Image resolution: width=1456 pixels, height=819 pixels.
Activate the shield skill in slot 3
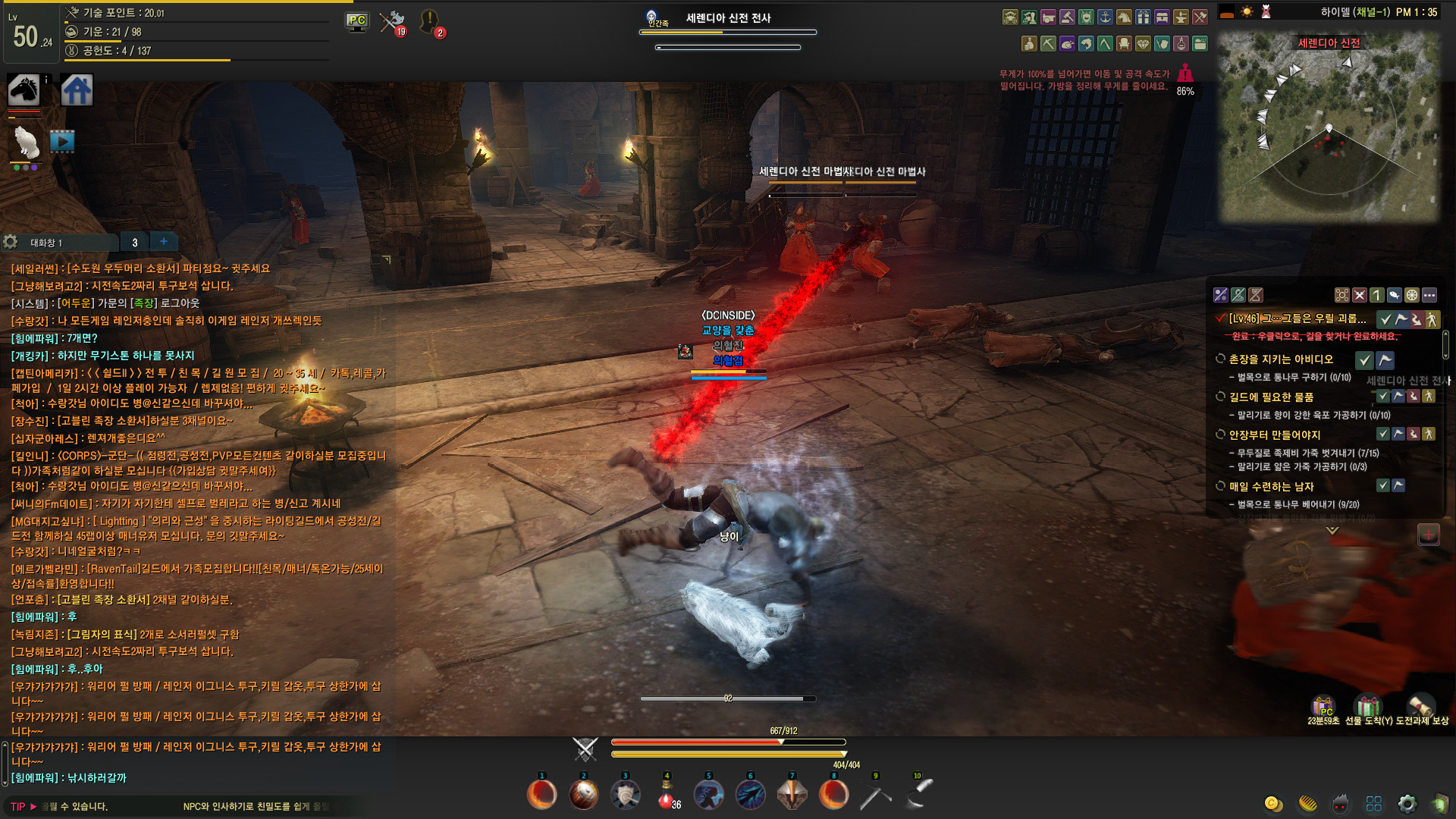coord(625,795)
